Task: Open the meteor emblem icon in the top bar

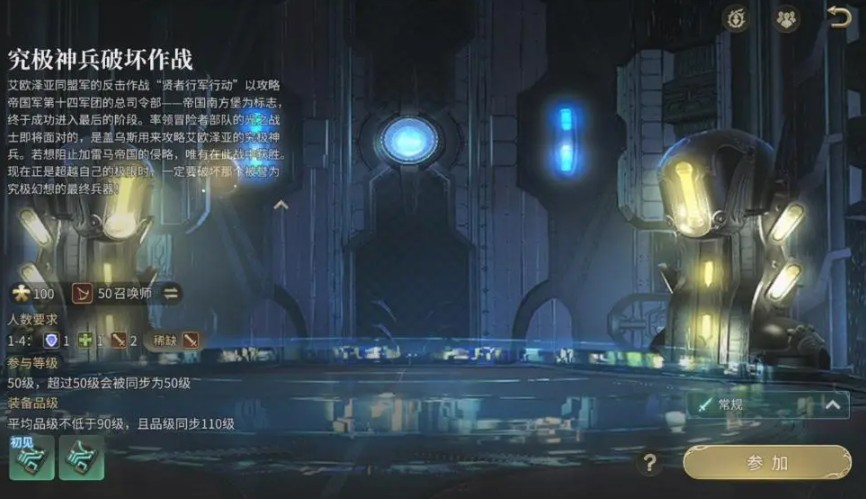Action: point(736,18)
